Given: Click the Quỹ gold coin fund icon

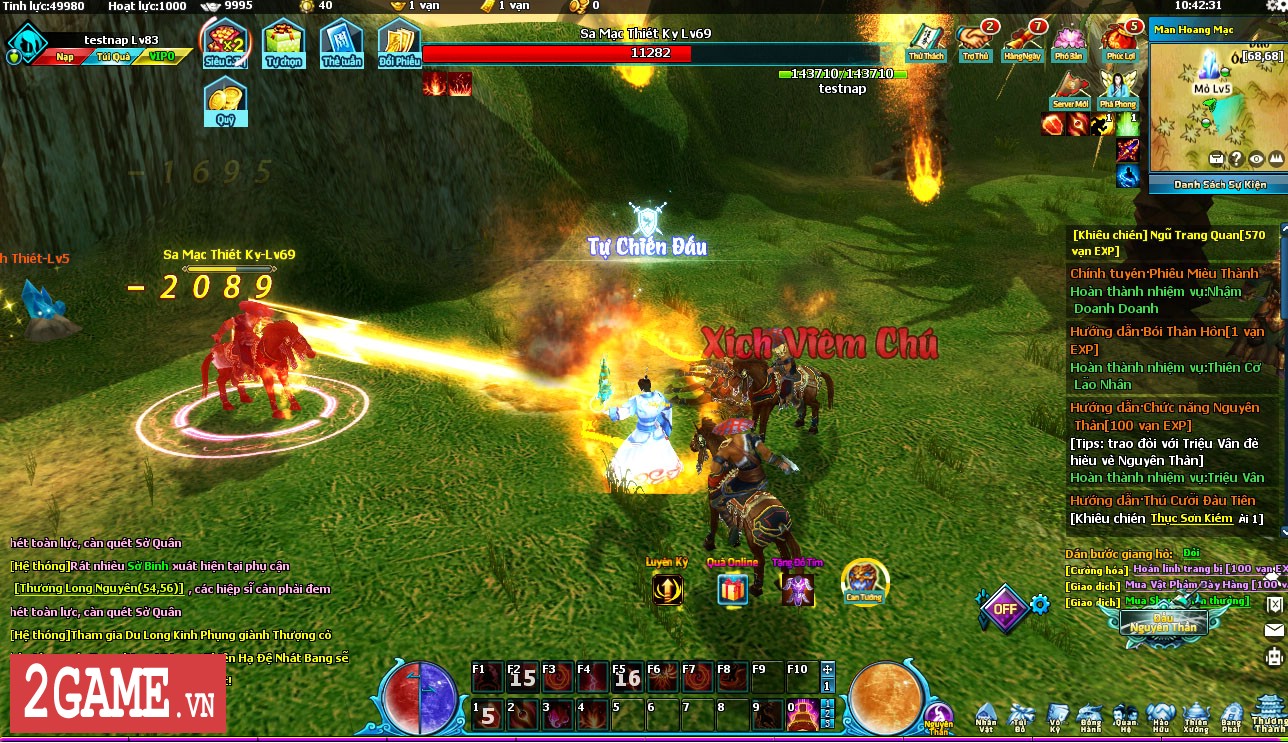Looking at the screenshot, I should point(225,101).
